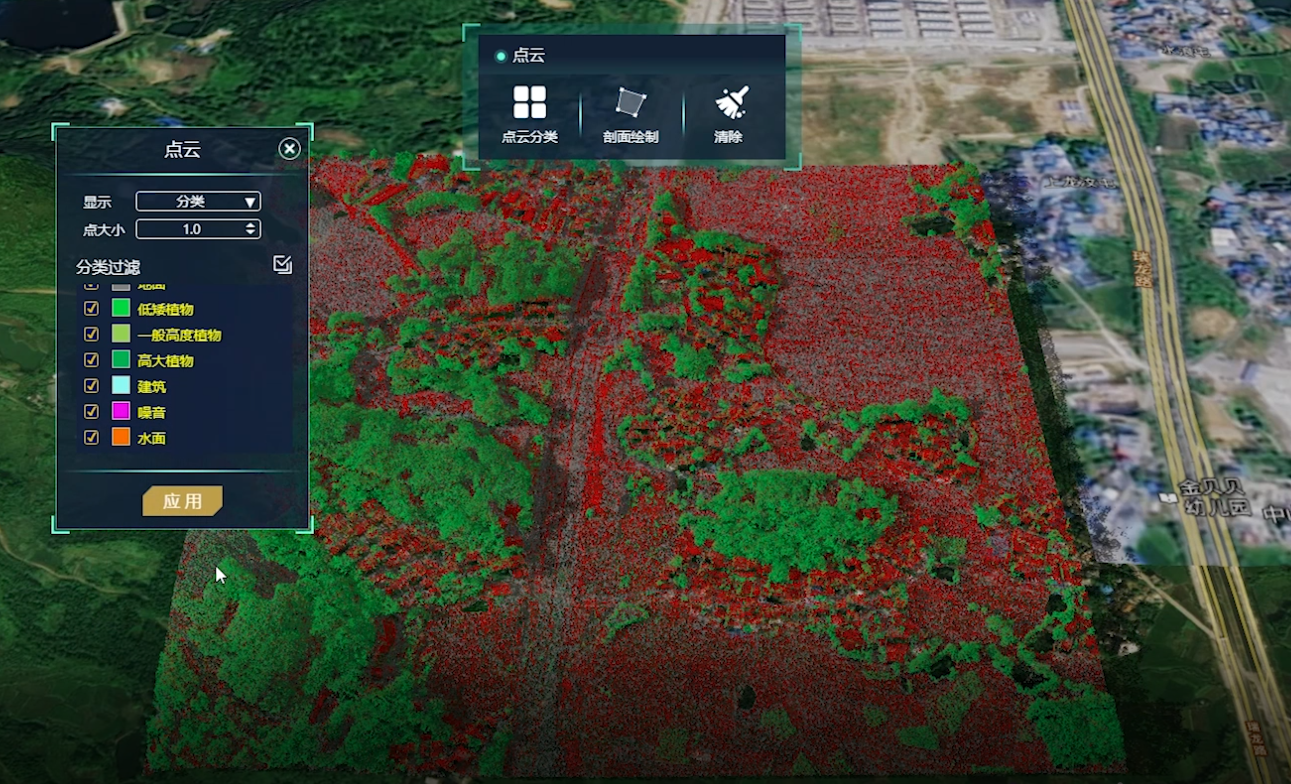Image resolution: width=1291 pixels, height=784 pixels.
Task: Close the 点云 panel
Action: (x=289, y=149)
